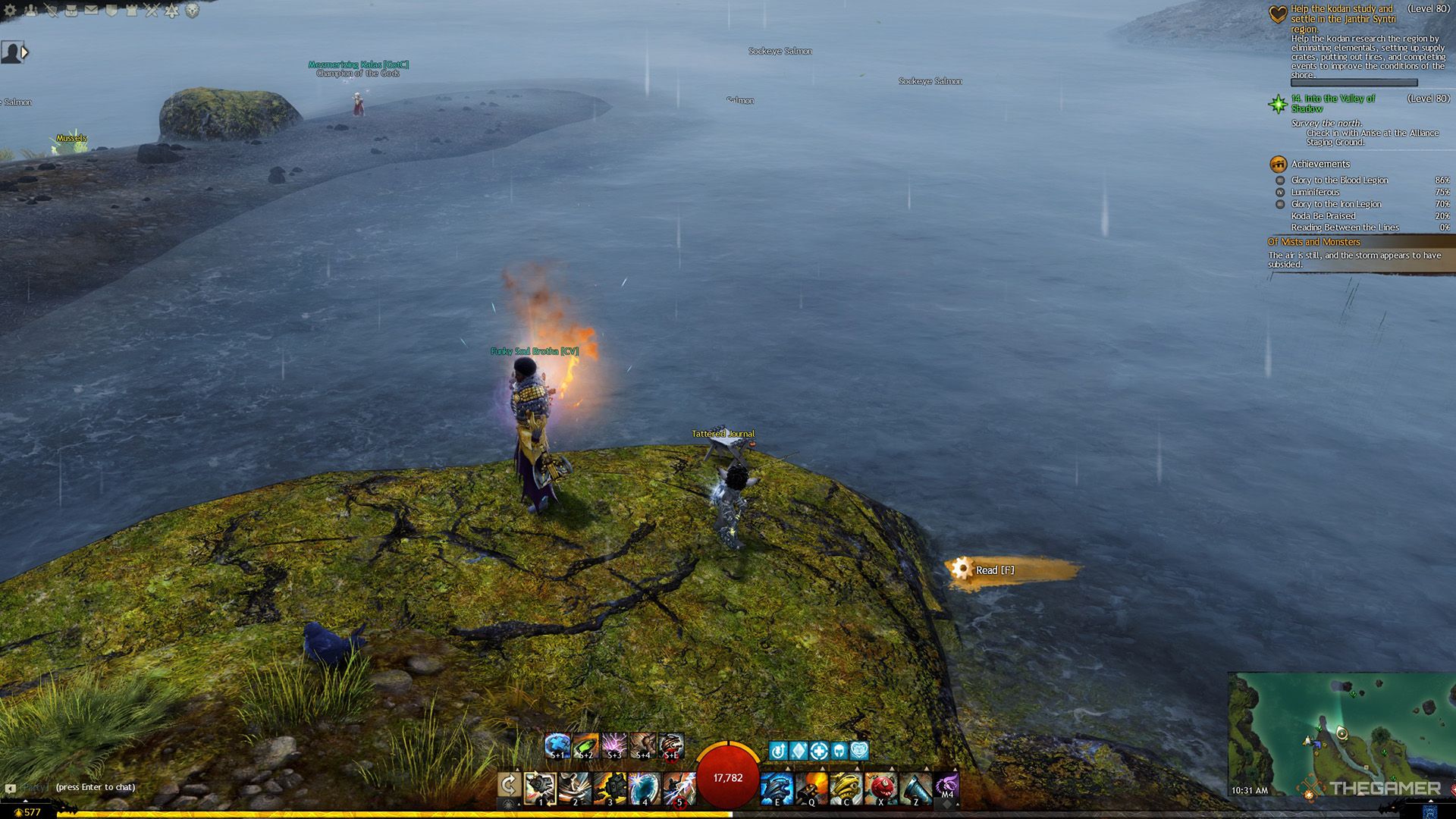
Task: Activate weapon skill 1 on the hotbar
Action: [540, 788]
